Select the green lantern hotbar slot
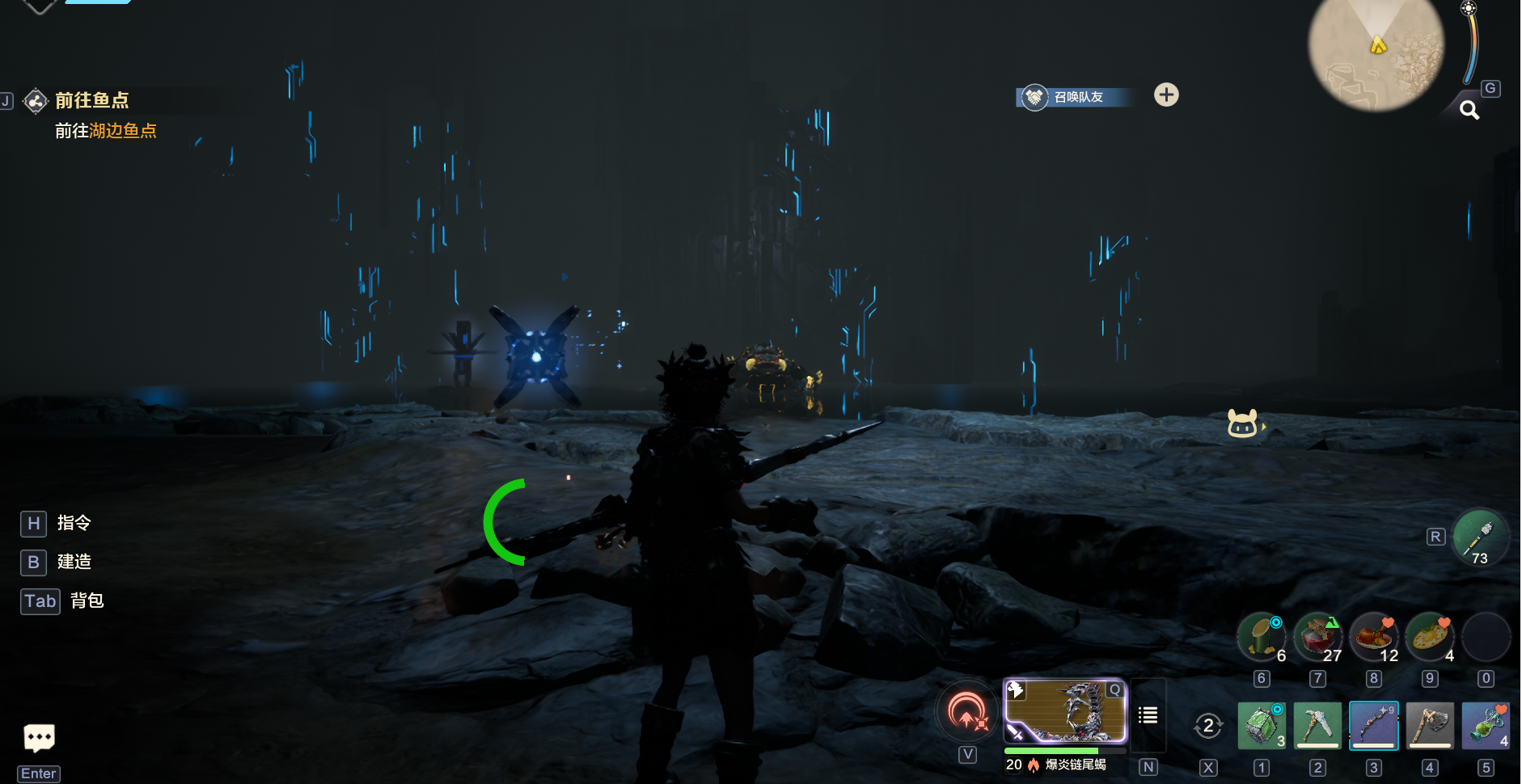Image resolution: width=1522 pixels, height=784 pixels. tap(1262, 725)
